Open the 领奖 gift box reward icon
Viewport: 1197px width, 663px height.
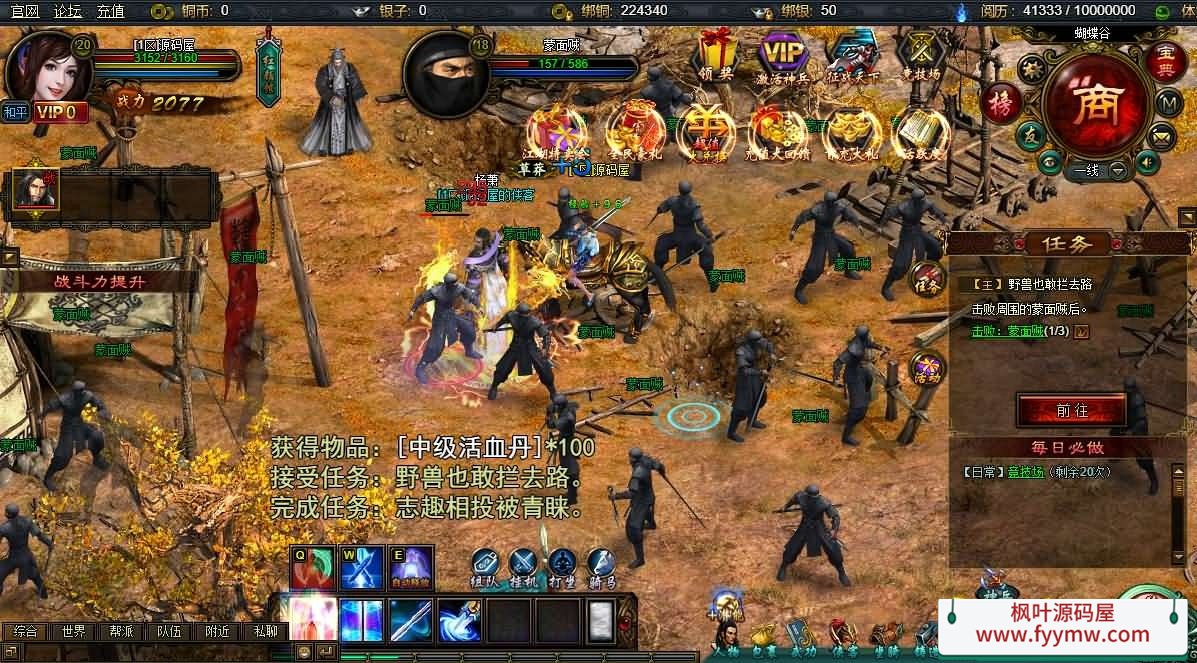[x=717, y=55]
